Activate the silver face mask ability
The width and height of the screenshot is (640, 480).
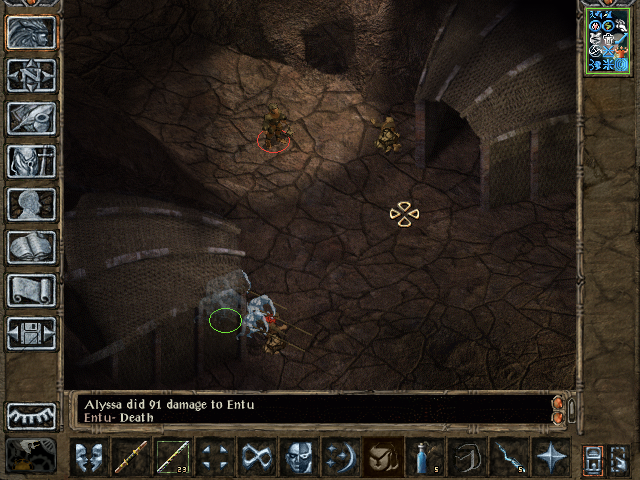[297, 457]
